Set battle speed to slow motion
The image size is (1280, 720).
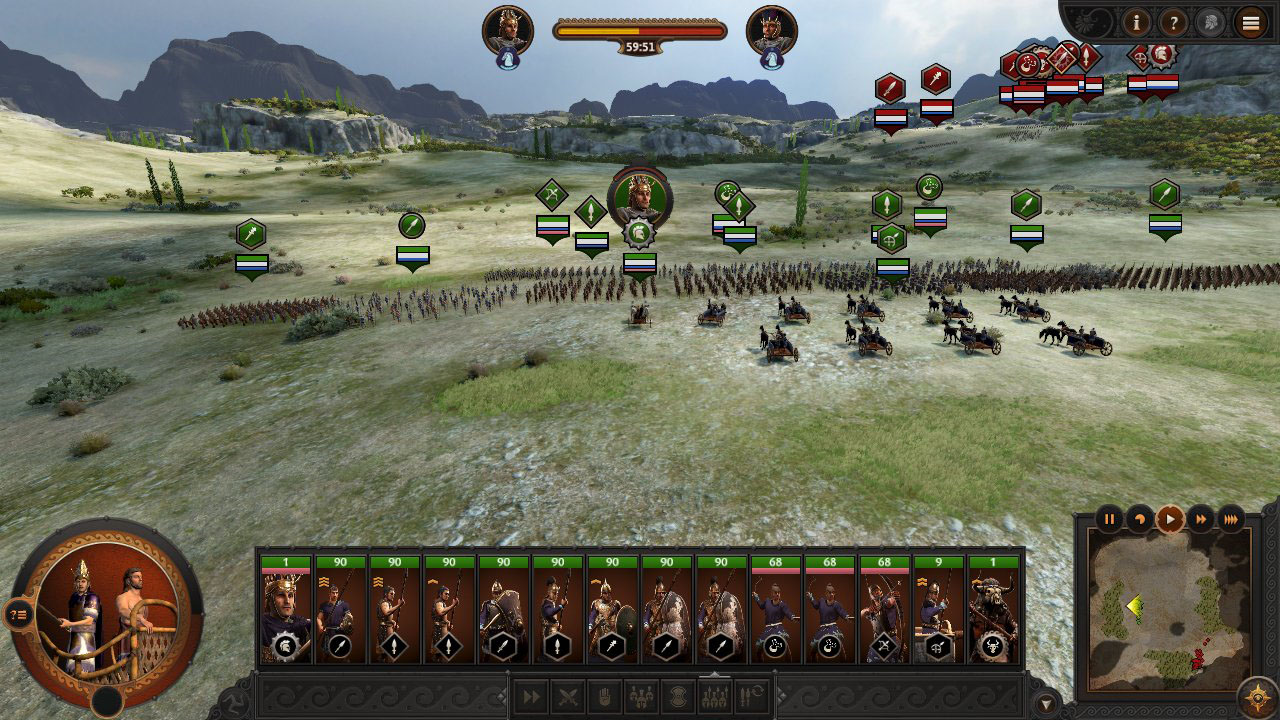pyautogui.click(x=1139, y=519)
